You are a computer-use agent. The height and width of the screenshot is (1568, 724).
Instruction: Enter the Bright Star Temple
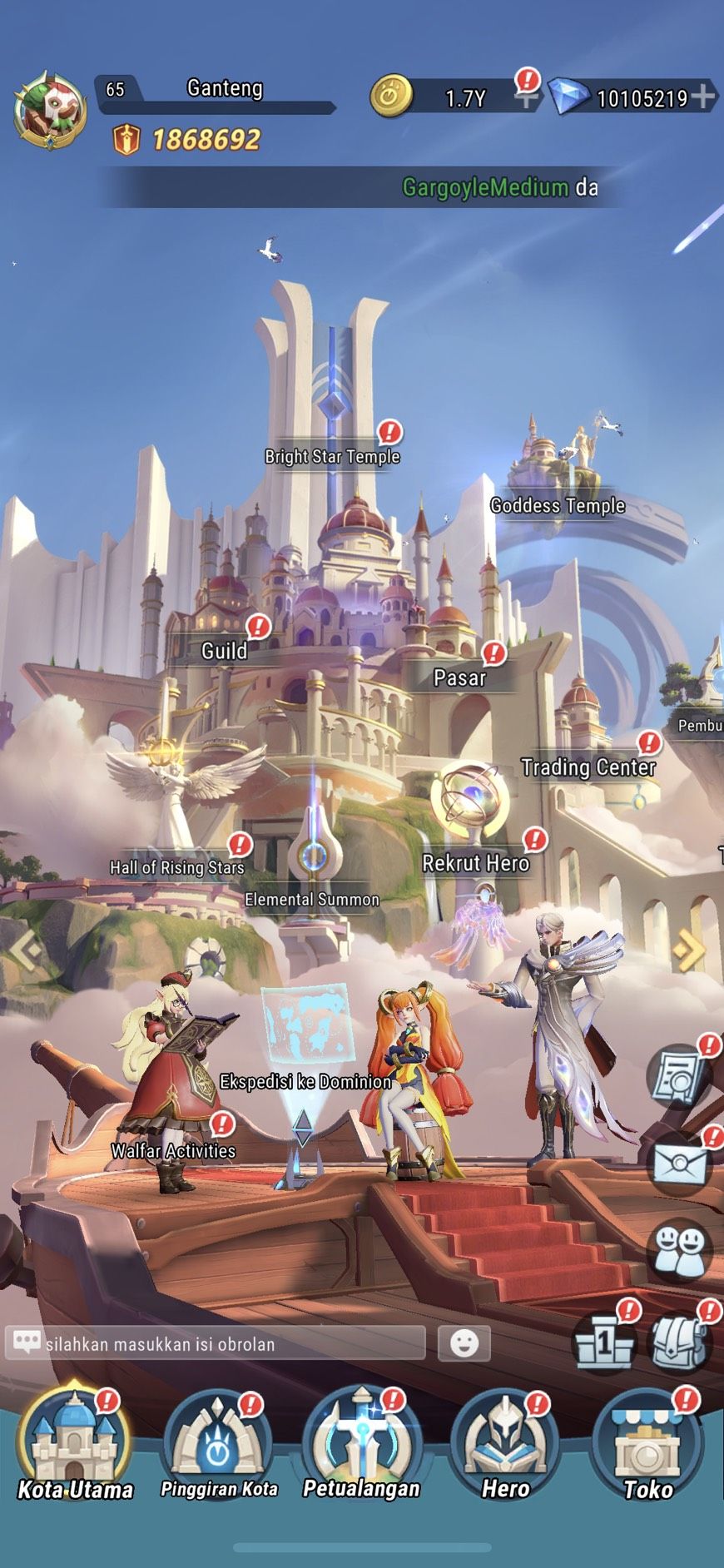click(332, 456)
